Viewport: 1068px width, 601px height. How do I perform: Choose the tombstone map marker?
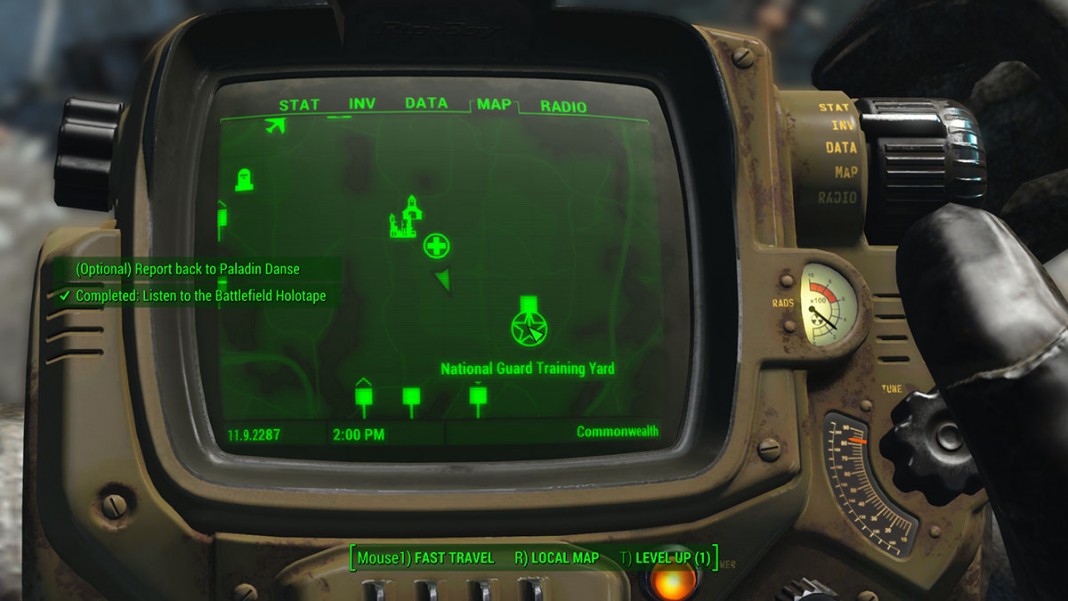(244, 181)
